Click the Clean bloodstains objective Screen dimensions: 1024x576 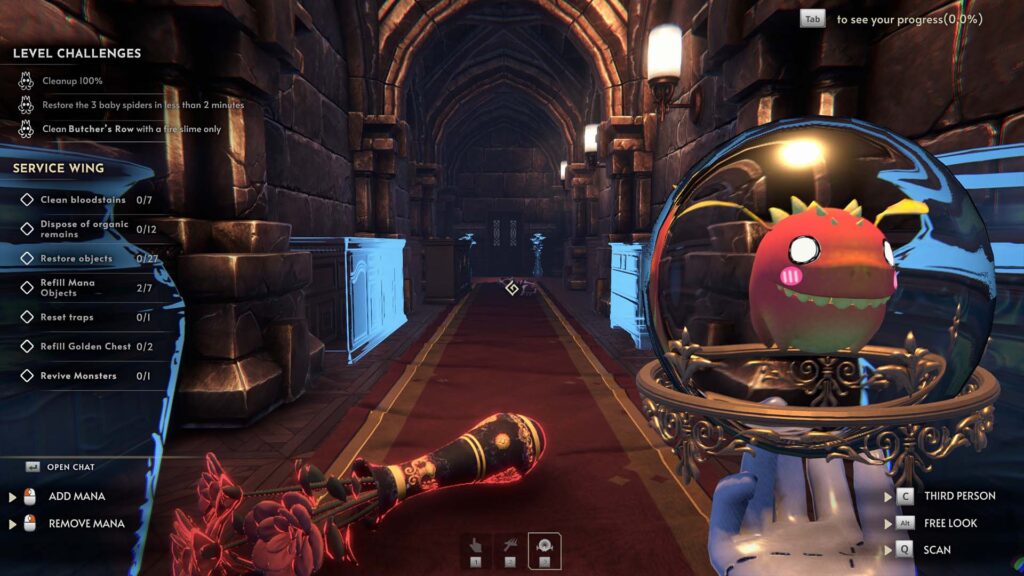(83, 200)
